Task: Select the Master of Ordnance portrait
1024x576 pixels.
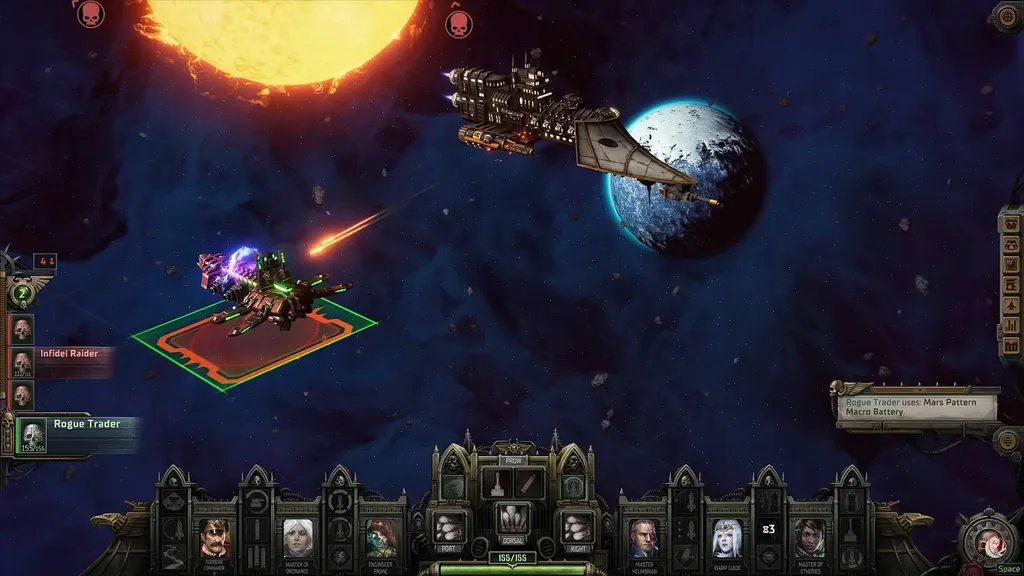Action: [x=297, y=538]
